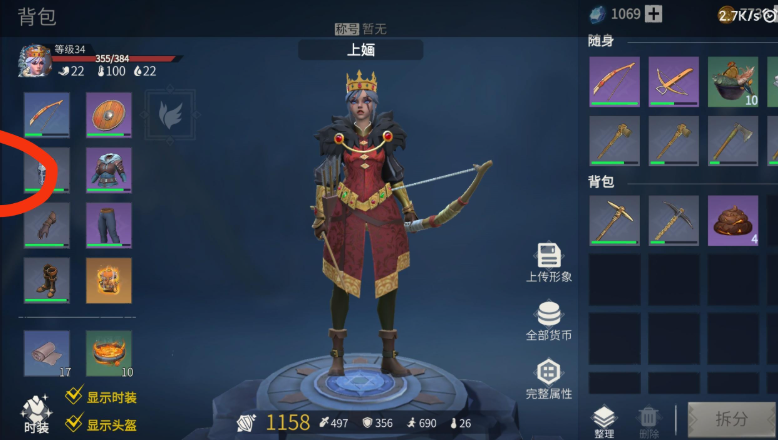Viewport: 778px width, 440px height.
Task: Click the 整理 sort inventory button
Action: pos(604,421)
